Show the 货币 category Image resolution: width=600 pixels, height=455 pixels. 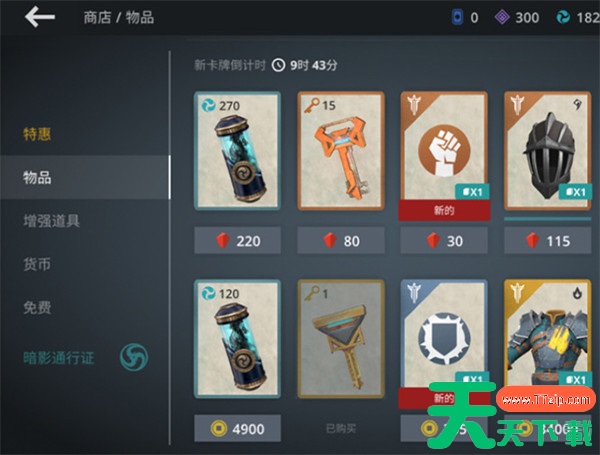tap(38, 263)
